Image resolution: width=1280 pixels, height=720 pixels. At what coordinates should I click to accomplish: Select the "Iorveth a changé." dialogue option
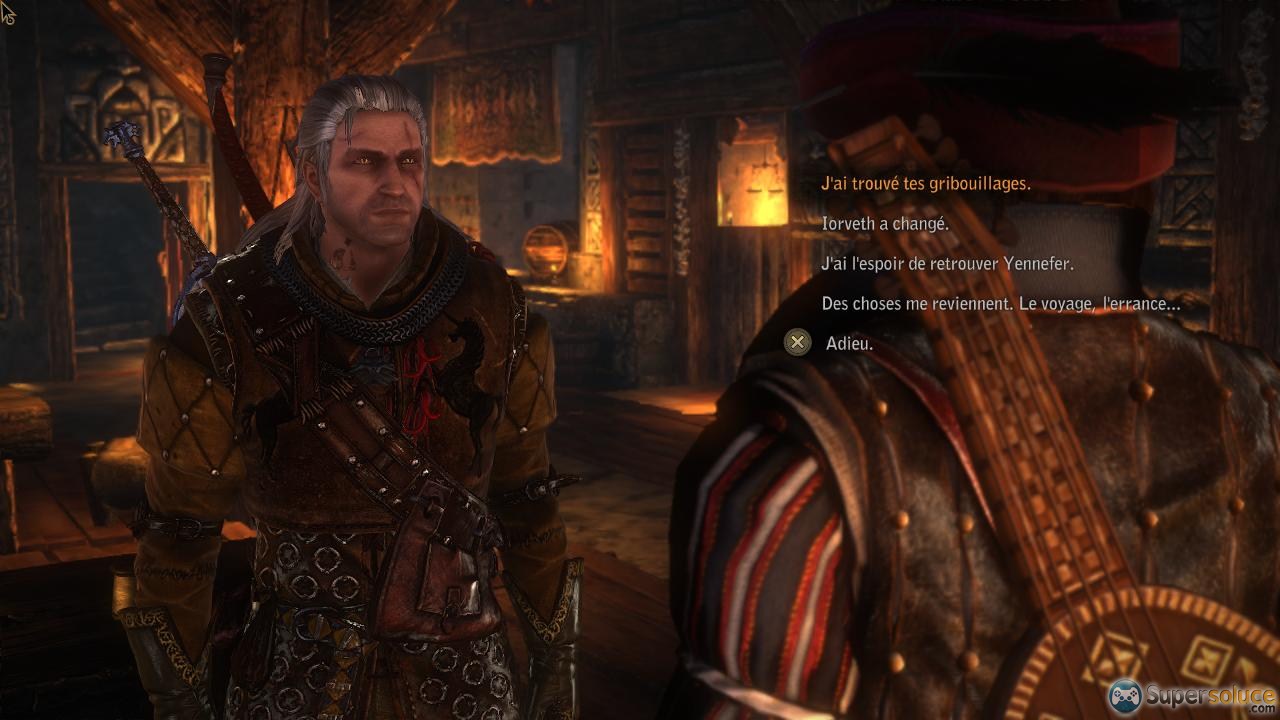(885, 224)
